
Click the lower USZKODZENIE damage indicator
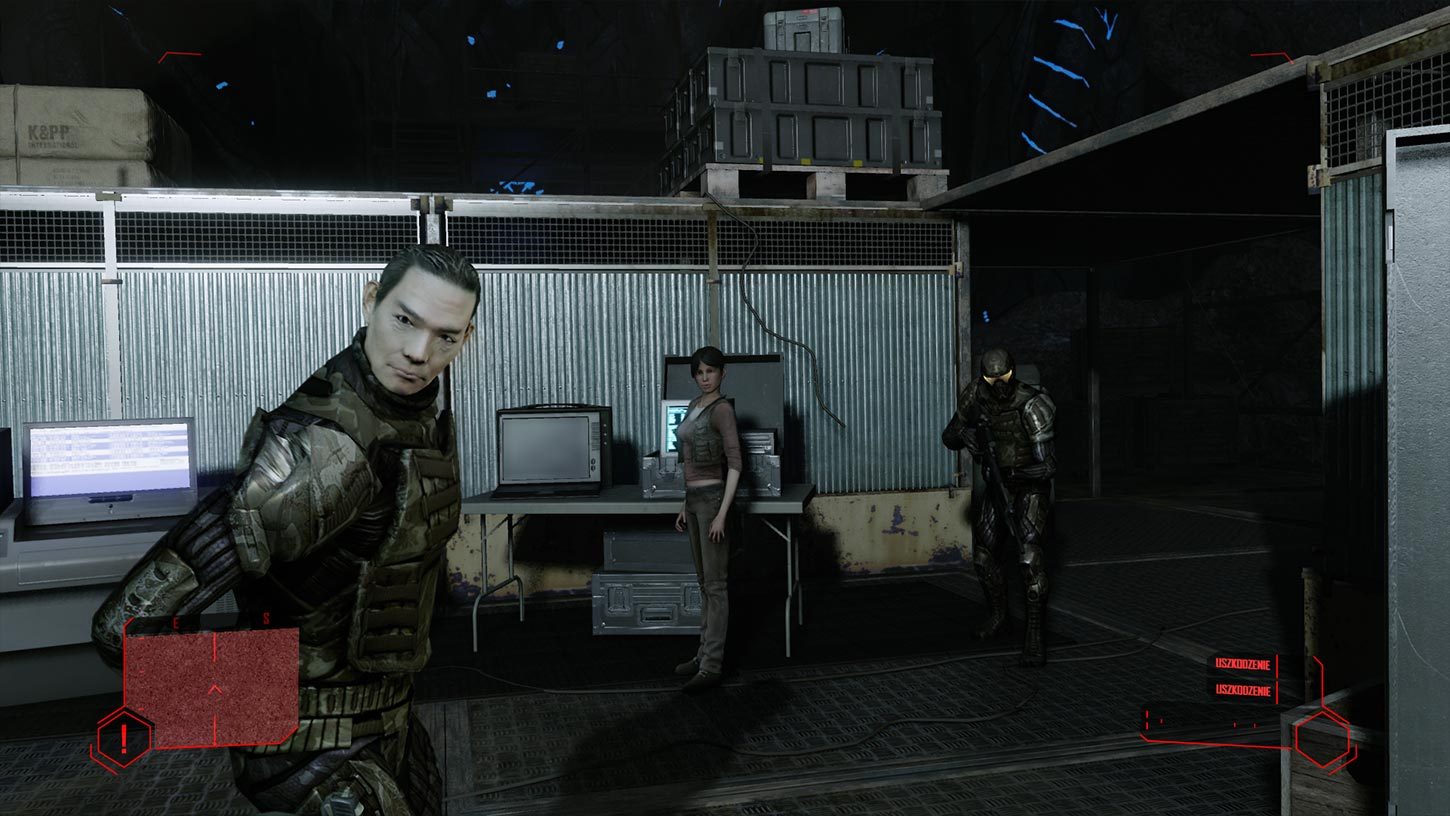(x=1243, y=689)
